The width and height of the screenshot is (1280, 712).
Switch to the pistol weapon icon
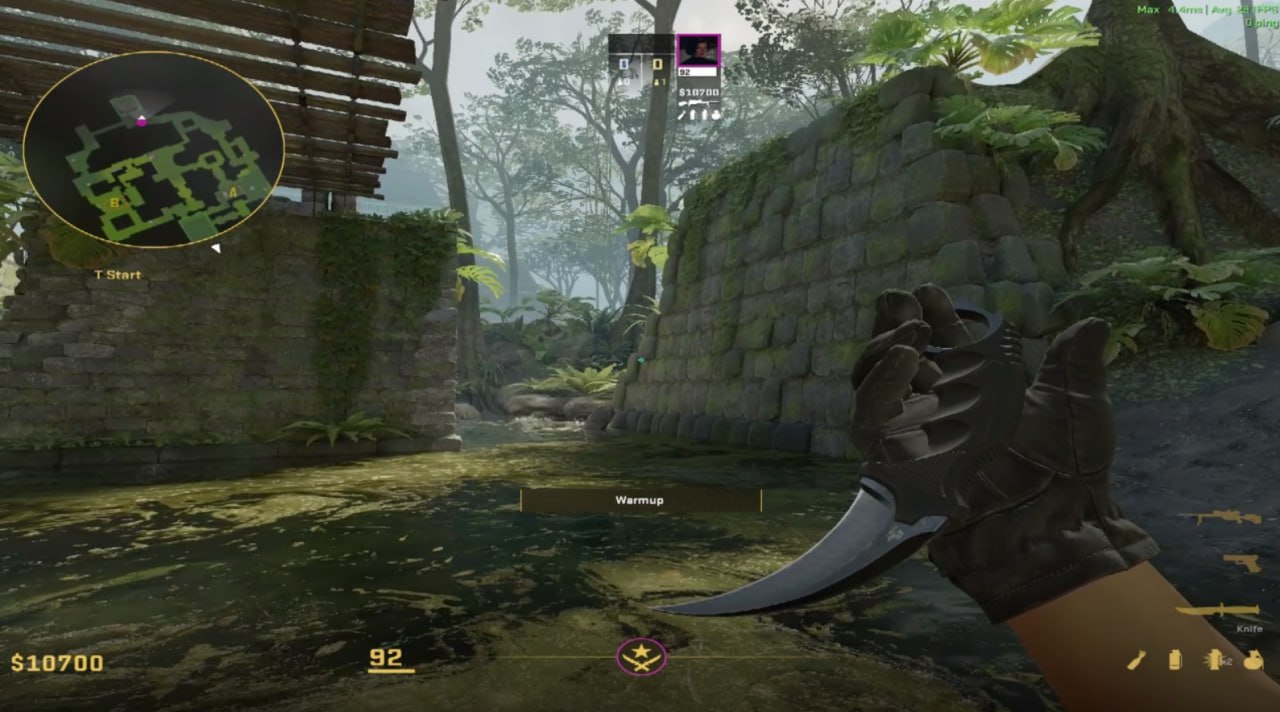1241,562
